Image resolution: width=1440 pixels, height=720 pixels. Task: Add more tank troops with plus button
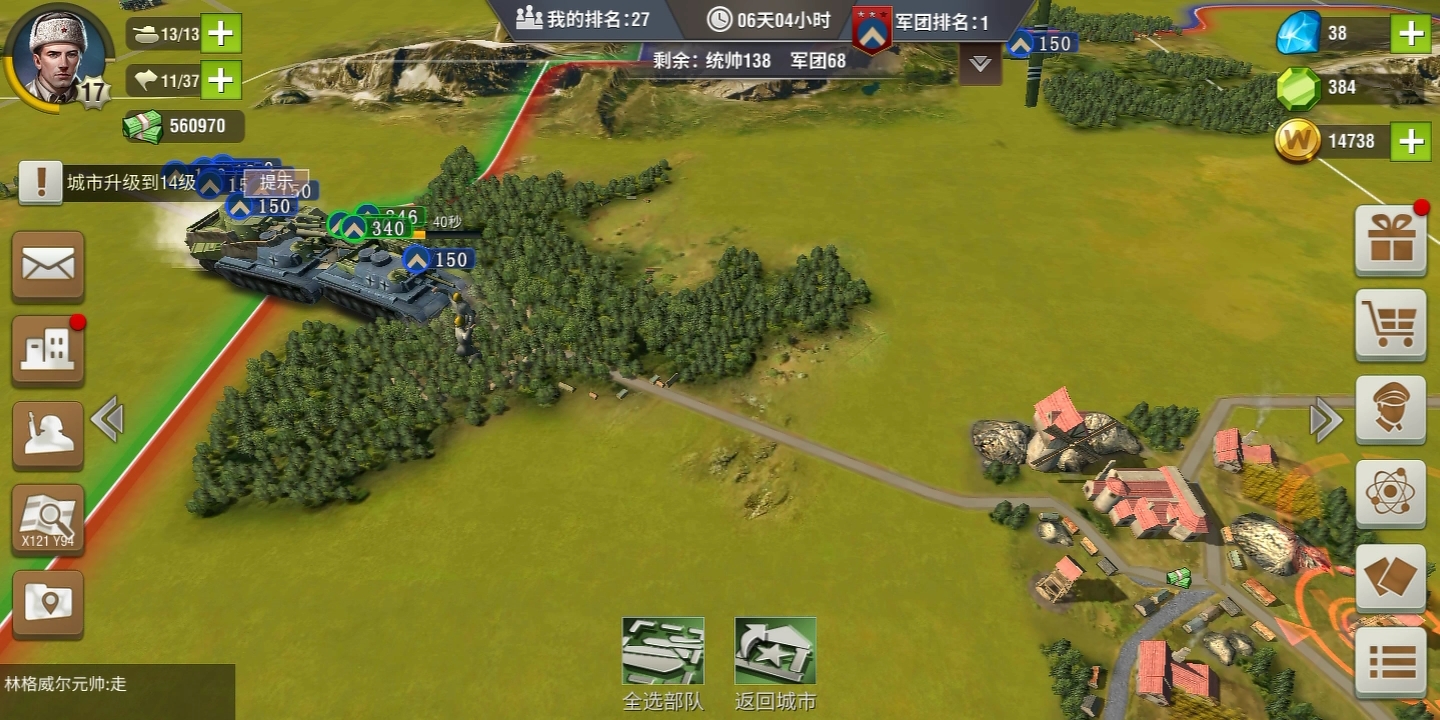221,34
